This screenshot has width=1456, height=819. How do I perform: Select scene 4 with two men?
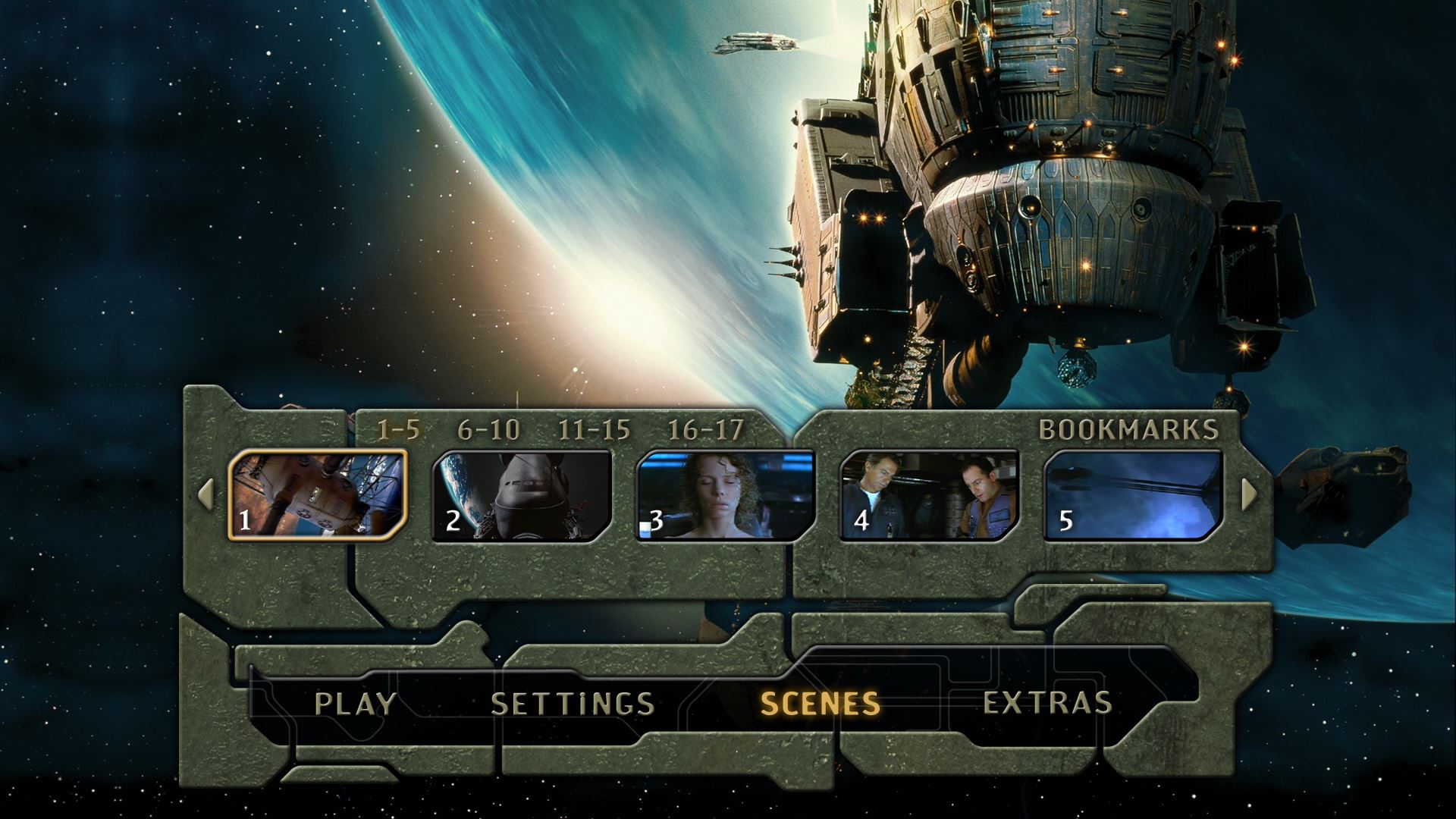click(x=930, y=495)
